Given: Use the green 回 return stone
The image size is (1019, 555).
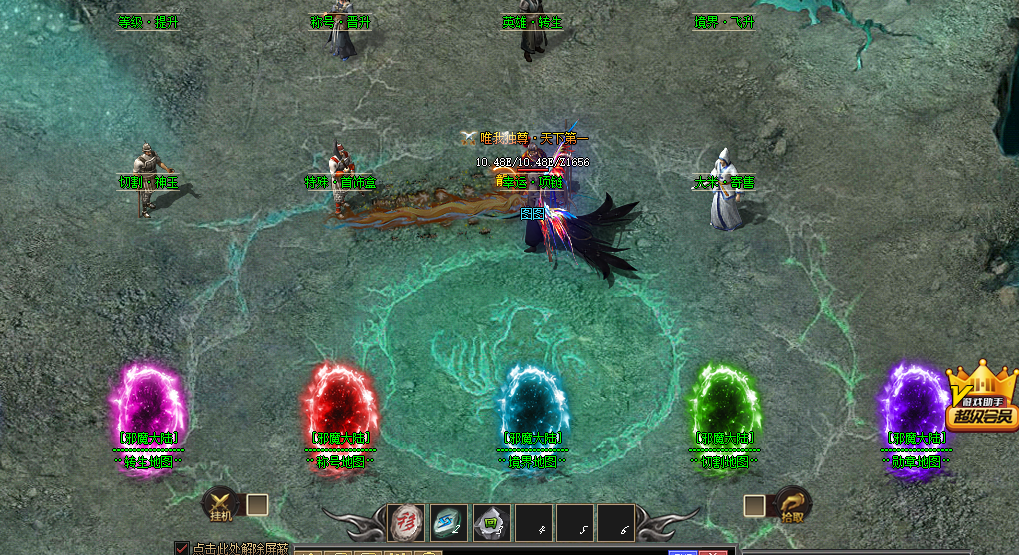Looking at the screenshot, I should (x=491, y=523).
